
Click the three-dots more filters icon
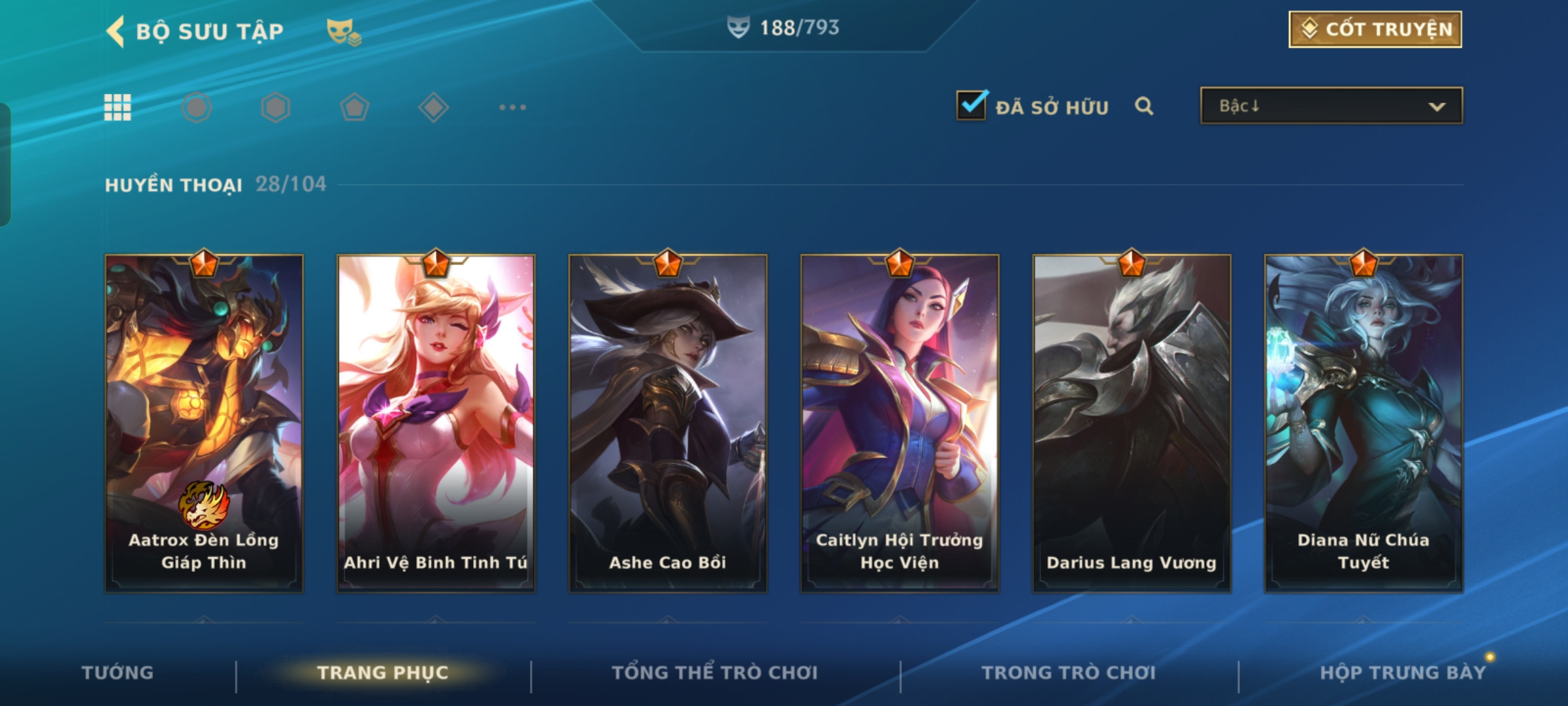coord(512,107)
